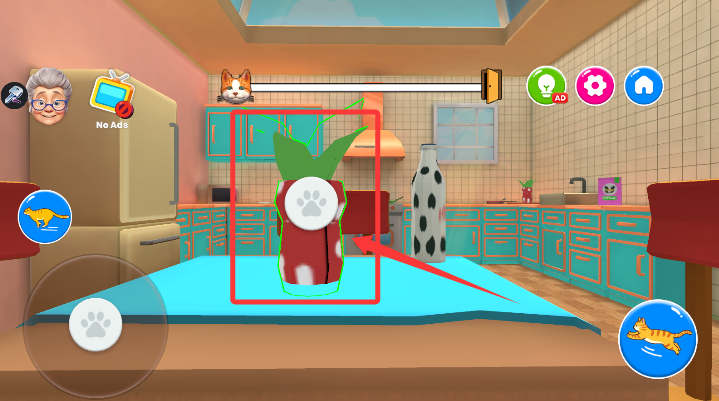Tap the jumping cat button
Image resolution: width=719 pixels, height=401 pixels.
click(657, 338)
